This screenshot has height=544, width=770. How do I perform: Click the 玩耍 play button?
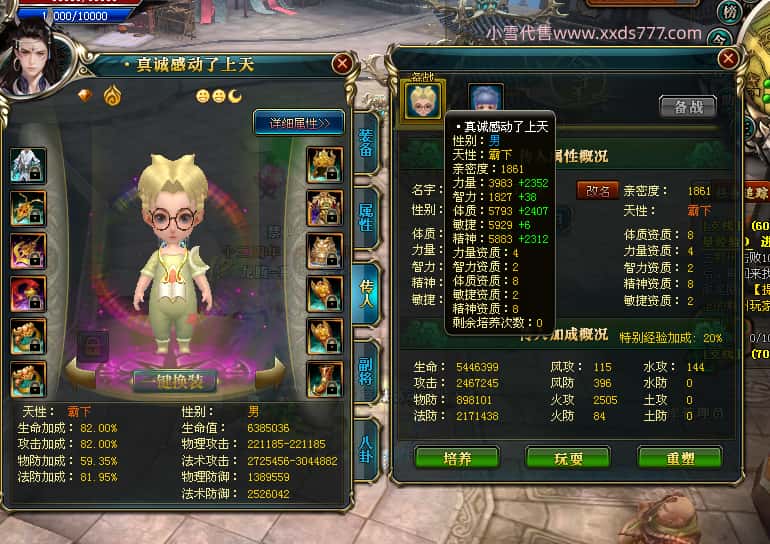tap(568, 459)
